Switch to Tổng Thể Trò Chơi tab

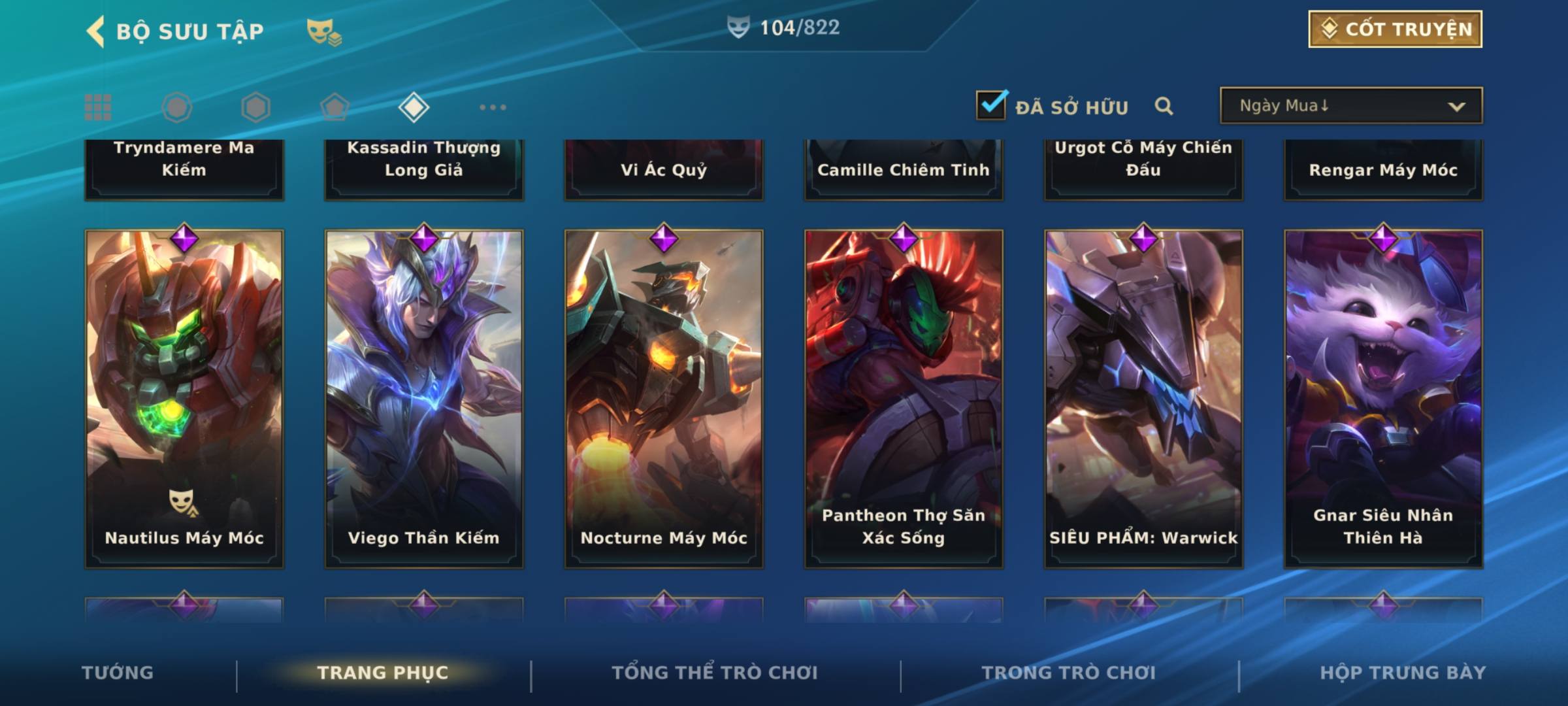pyautogui.click(x=715, y=673)
